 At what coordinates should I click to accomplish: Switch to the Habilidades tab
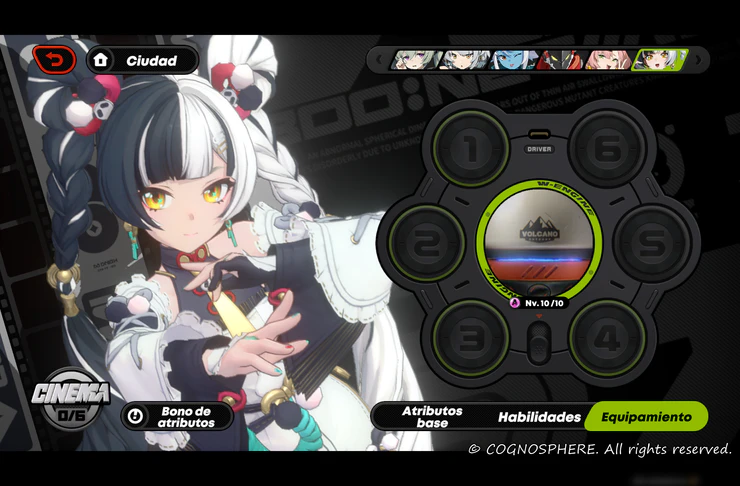click(x=539, y=416)
